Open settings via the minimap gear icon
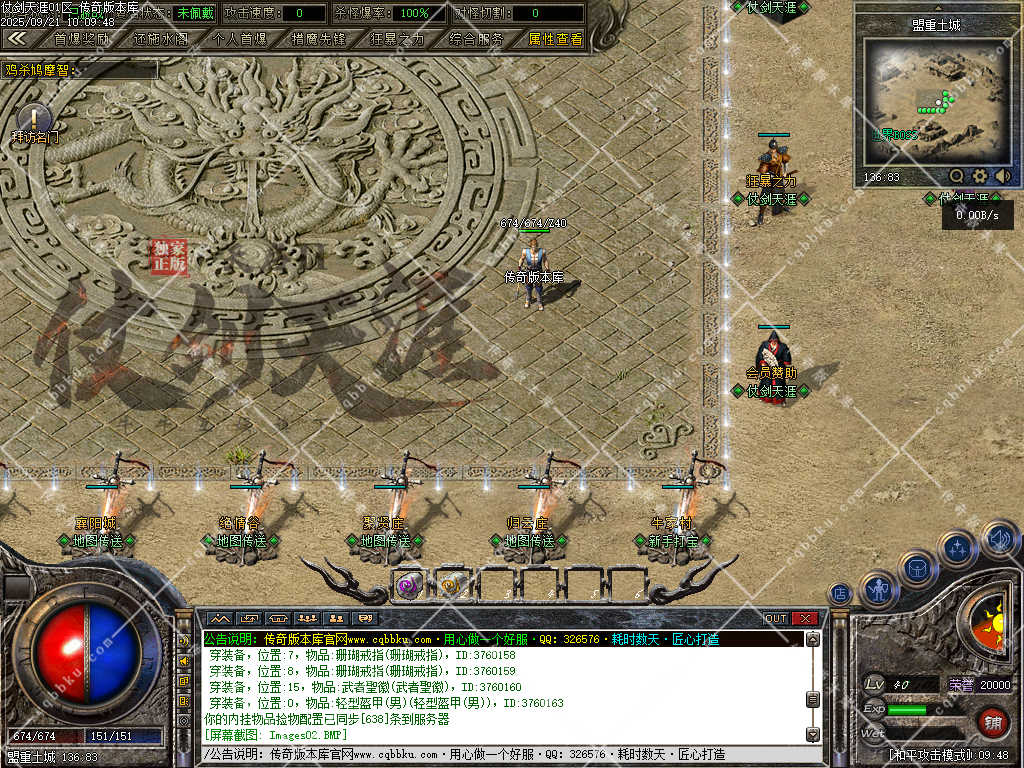 [x=980, y=176]
